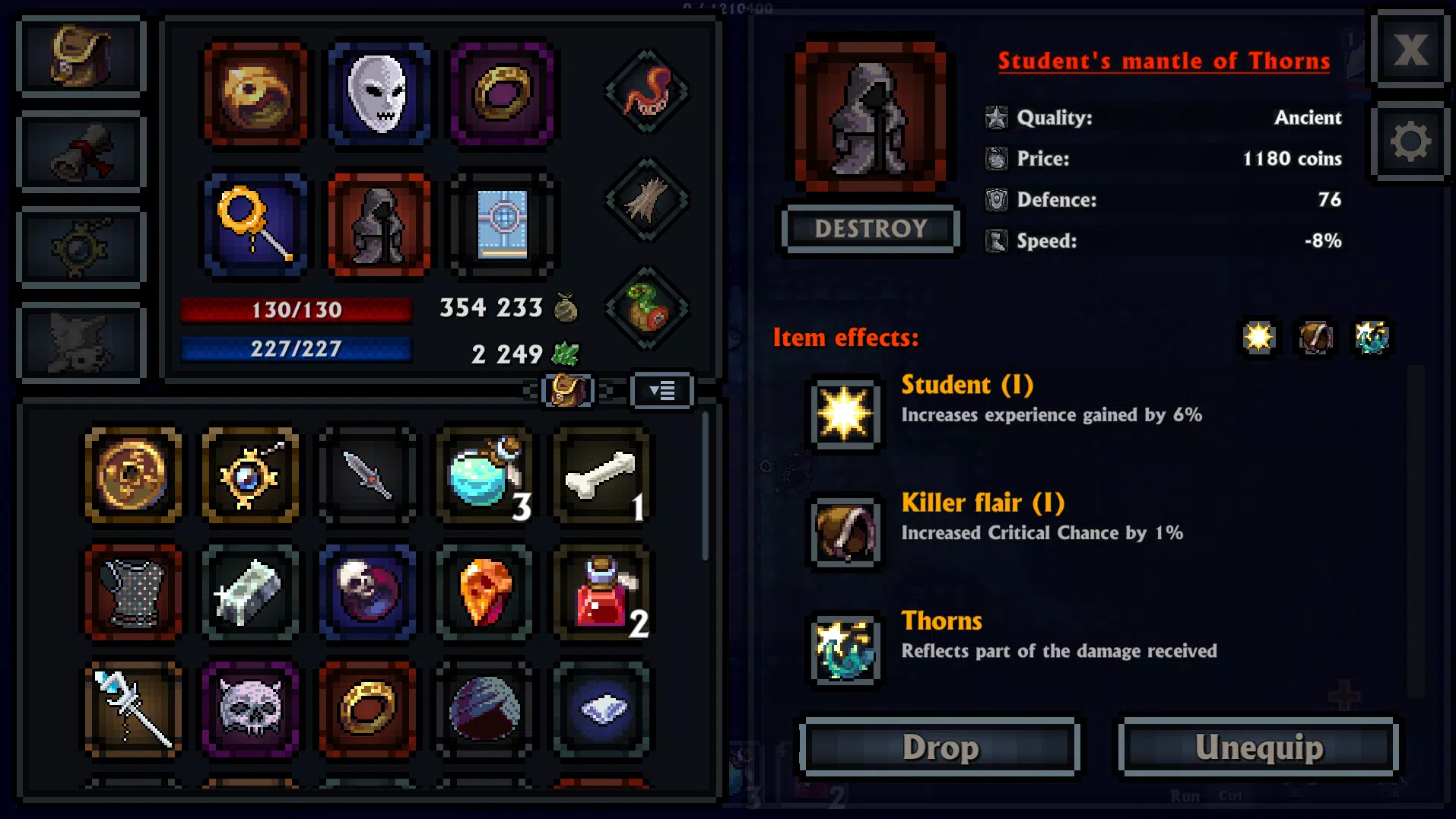
Task: Pick the bone item in the bag
Action: [x=601, y=476]
